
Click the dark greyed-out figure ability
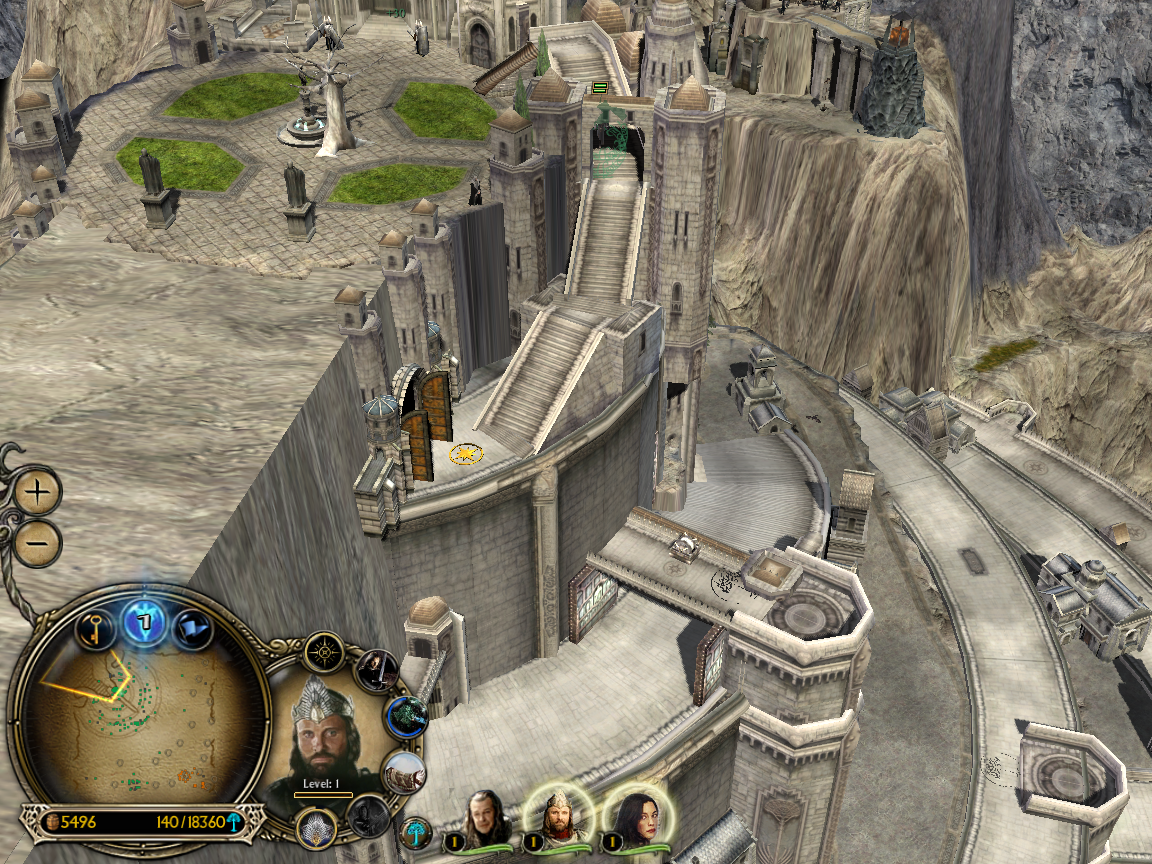tap(368, 815)
